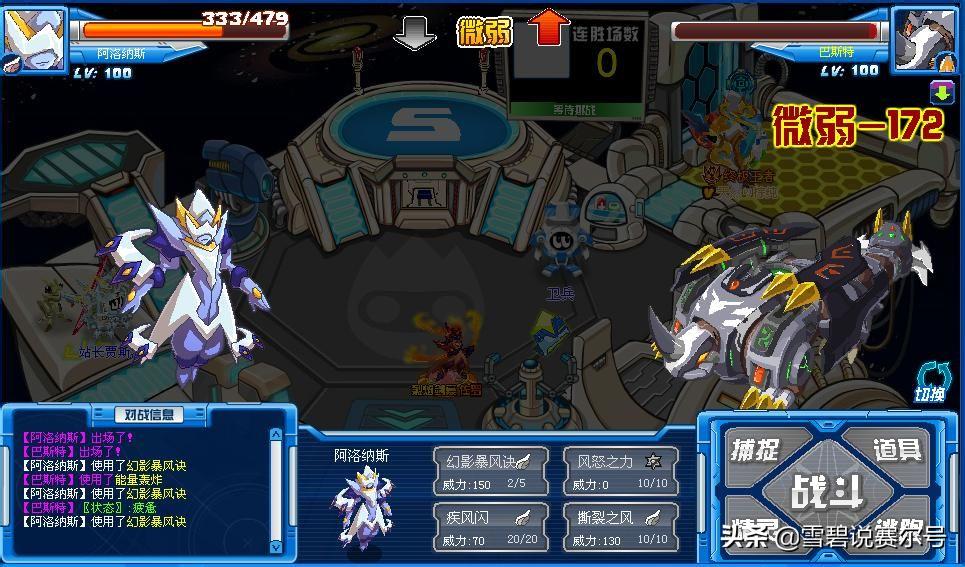Select the central 战斗 fight button
The height and width of the screenshot is (567, 965).
point(826,491)
